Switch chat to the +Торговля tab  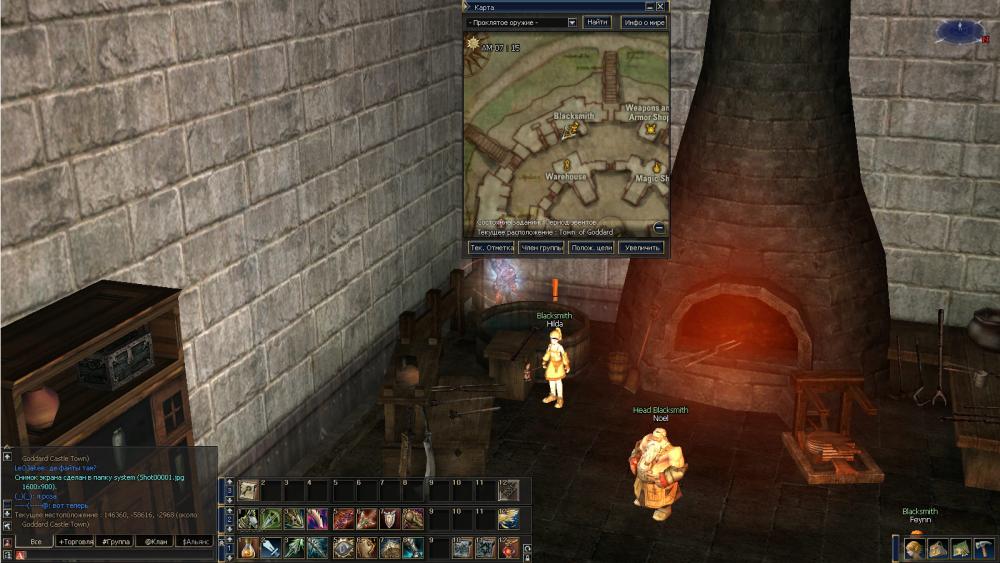(x=83, y=541)
